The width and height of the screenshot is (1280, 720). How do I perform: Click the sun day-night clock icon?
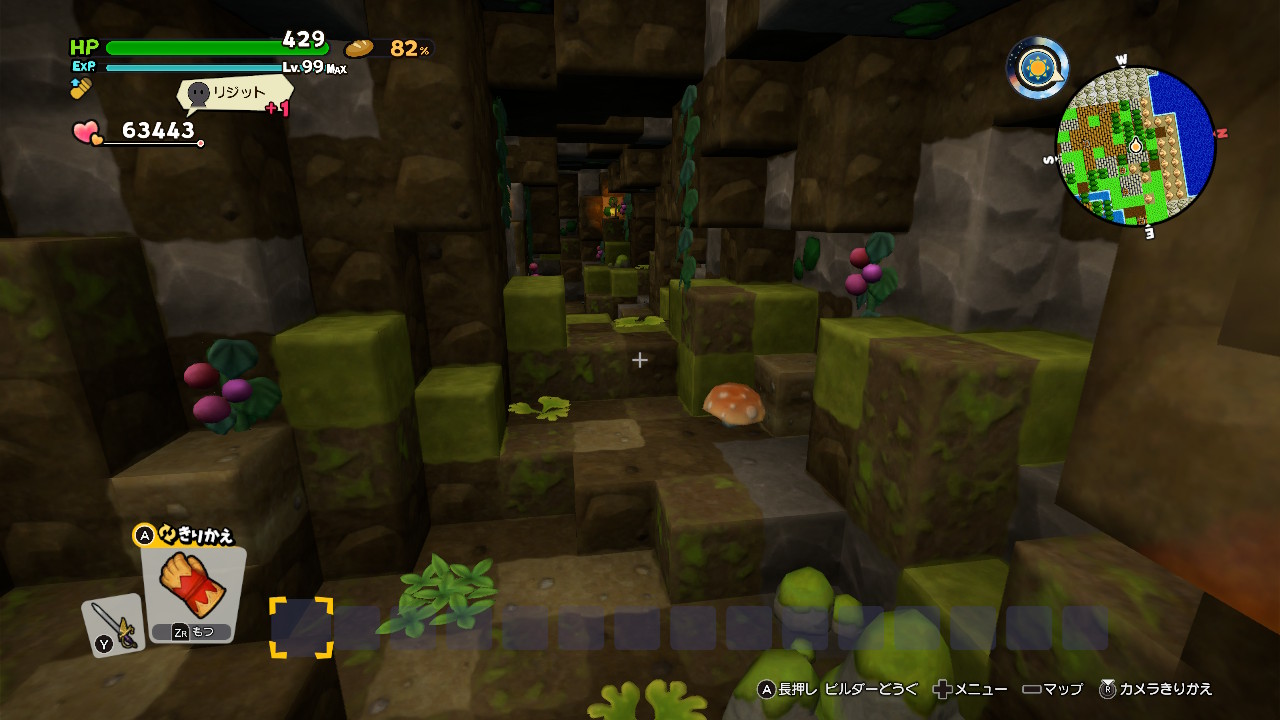click(1037, 68)
